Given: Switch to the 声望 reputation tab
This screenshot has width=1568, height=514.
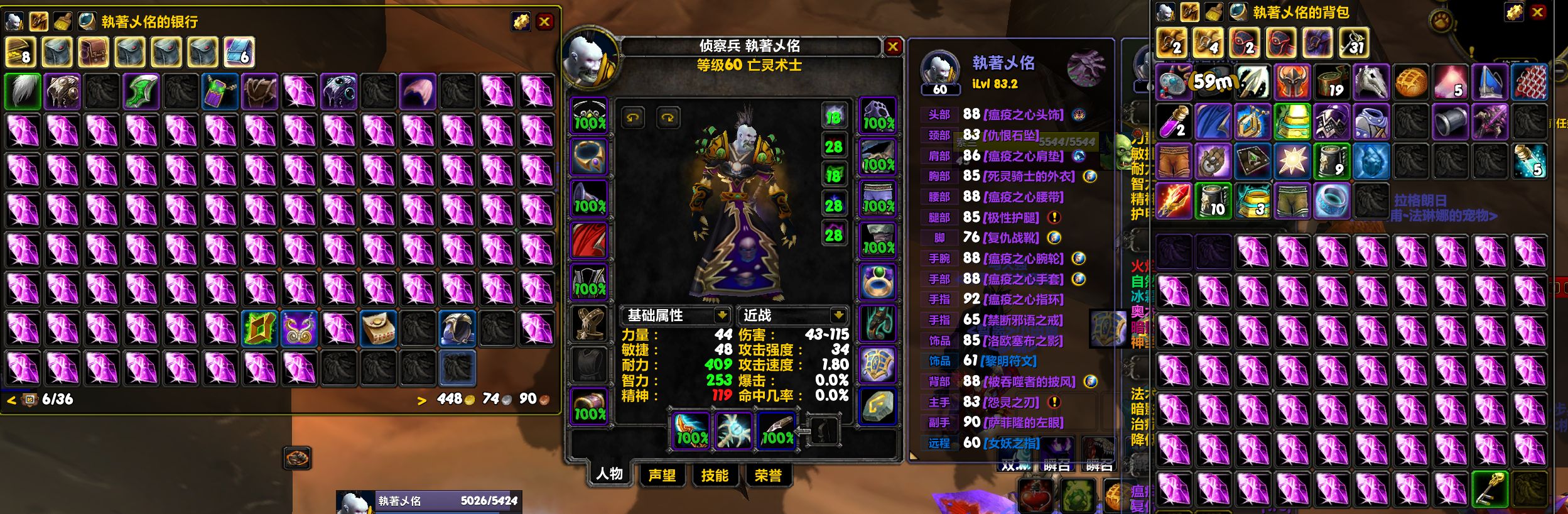Looking at the screenshot, I should [x=662, y=475].
